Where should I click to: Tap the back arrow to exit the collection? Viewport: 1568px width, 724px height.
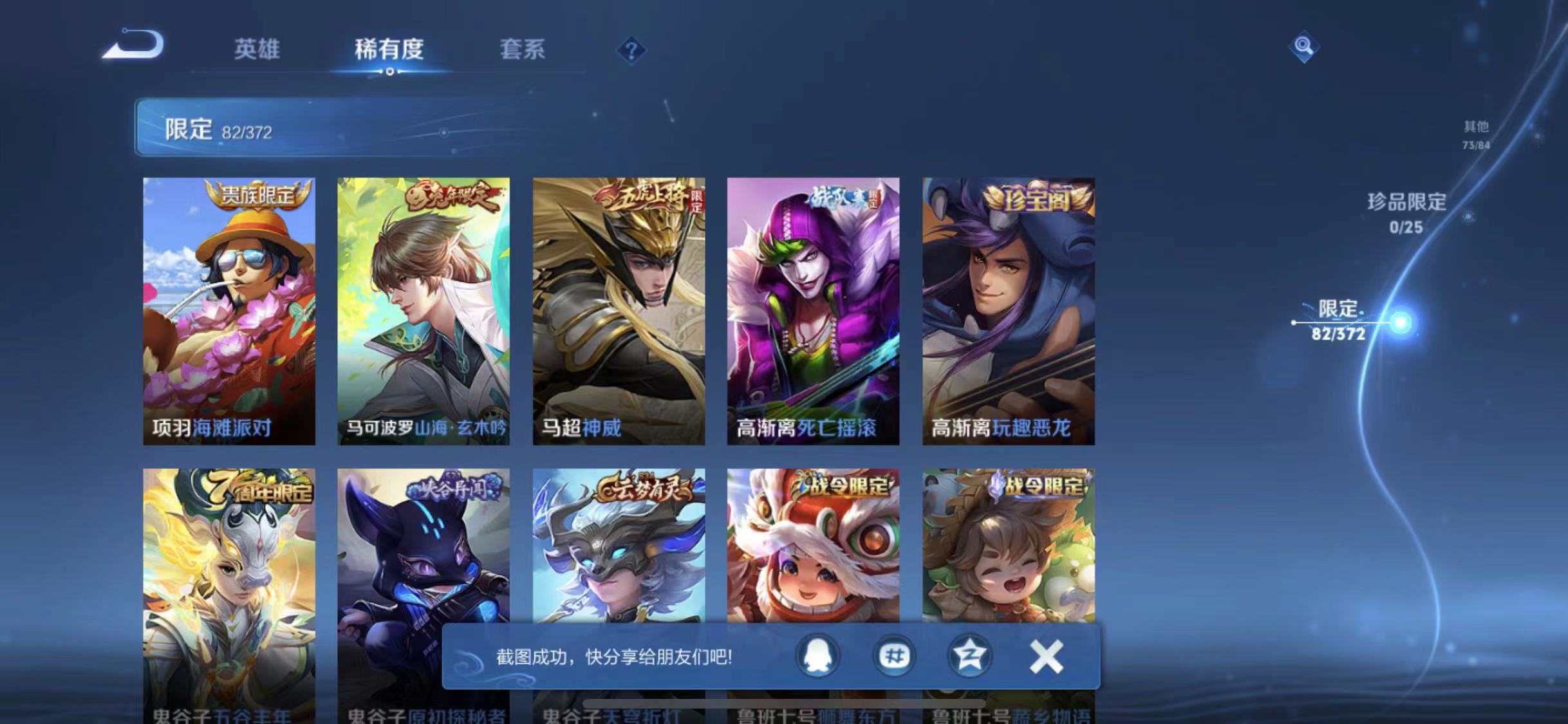132,45
